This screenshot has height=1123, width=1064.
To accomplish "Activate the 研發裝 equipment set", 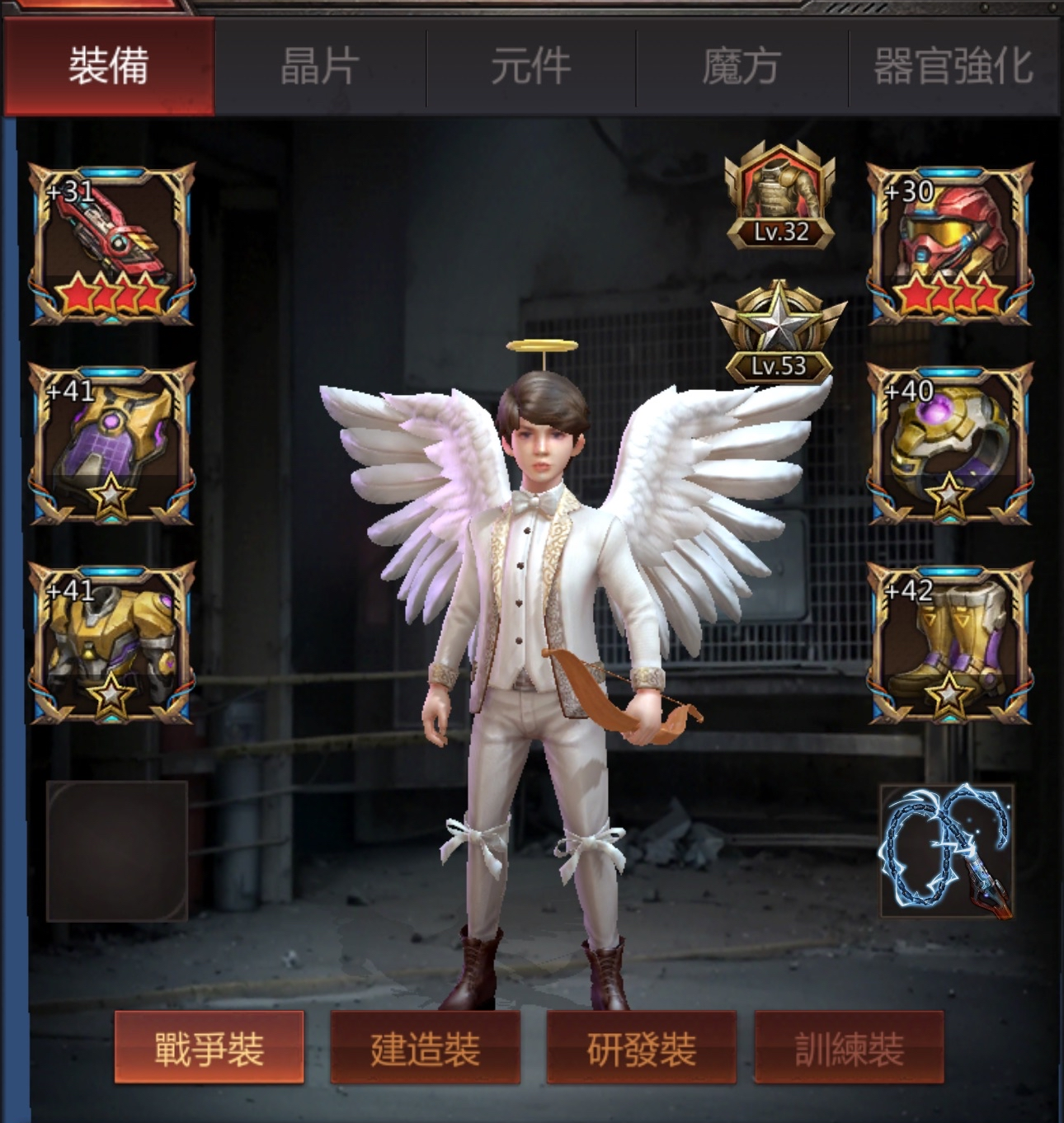I will [x=641, y=1049].
